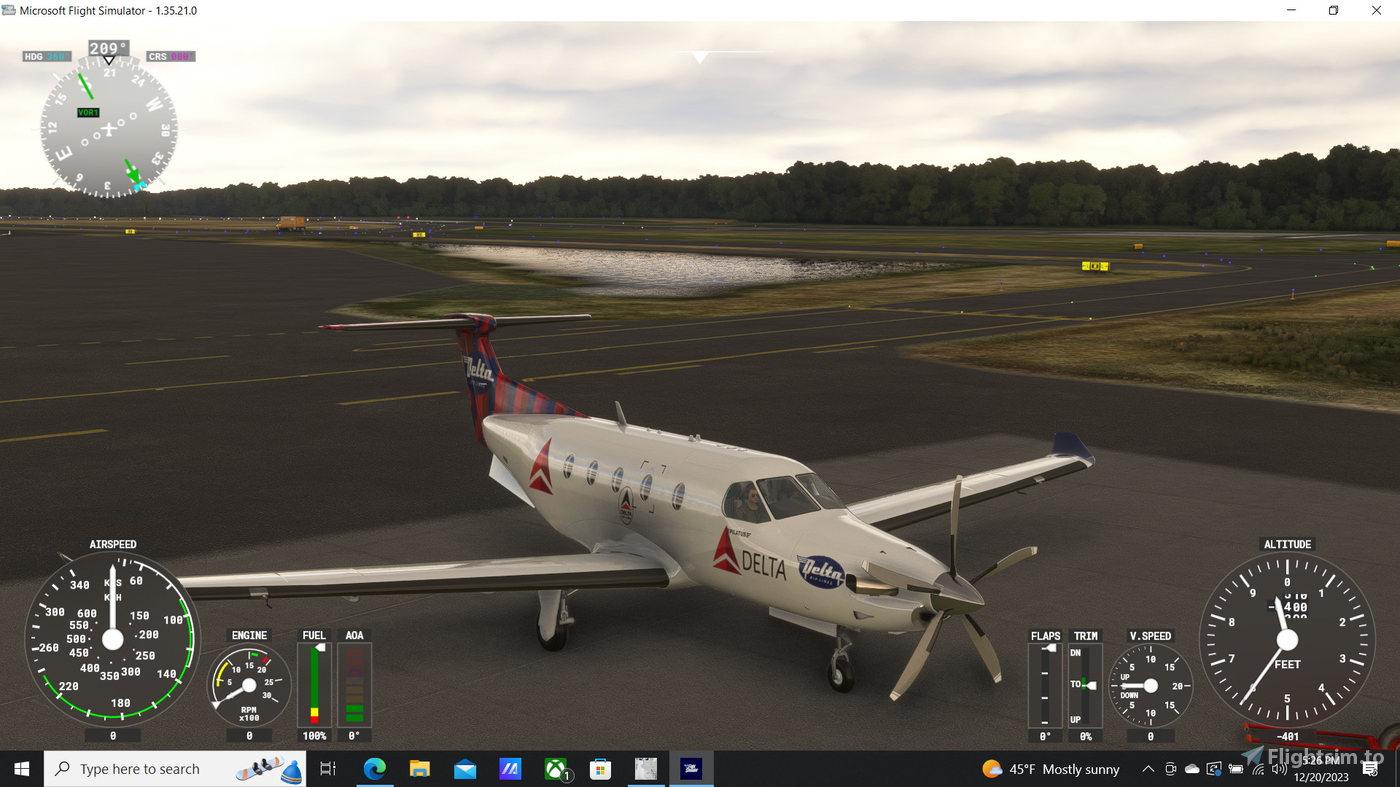Screen dimensions: 1400x787
Task: Select the FUEL quantity indicator
Action: pos(314,684)
